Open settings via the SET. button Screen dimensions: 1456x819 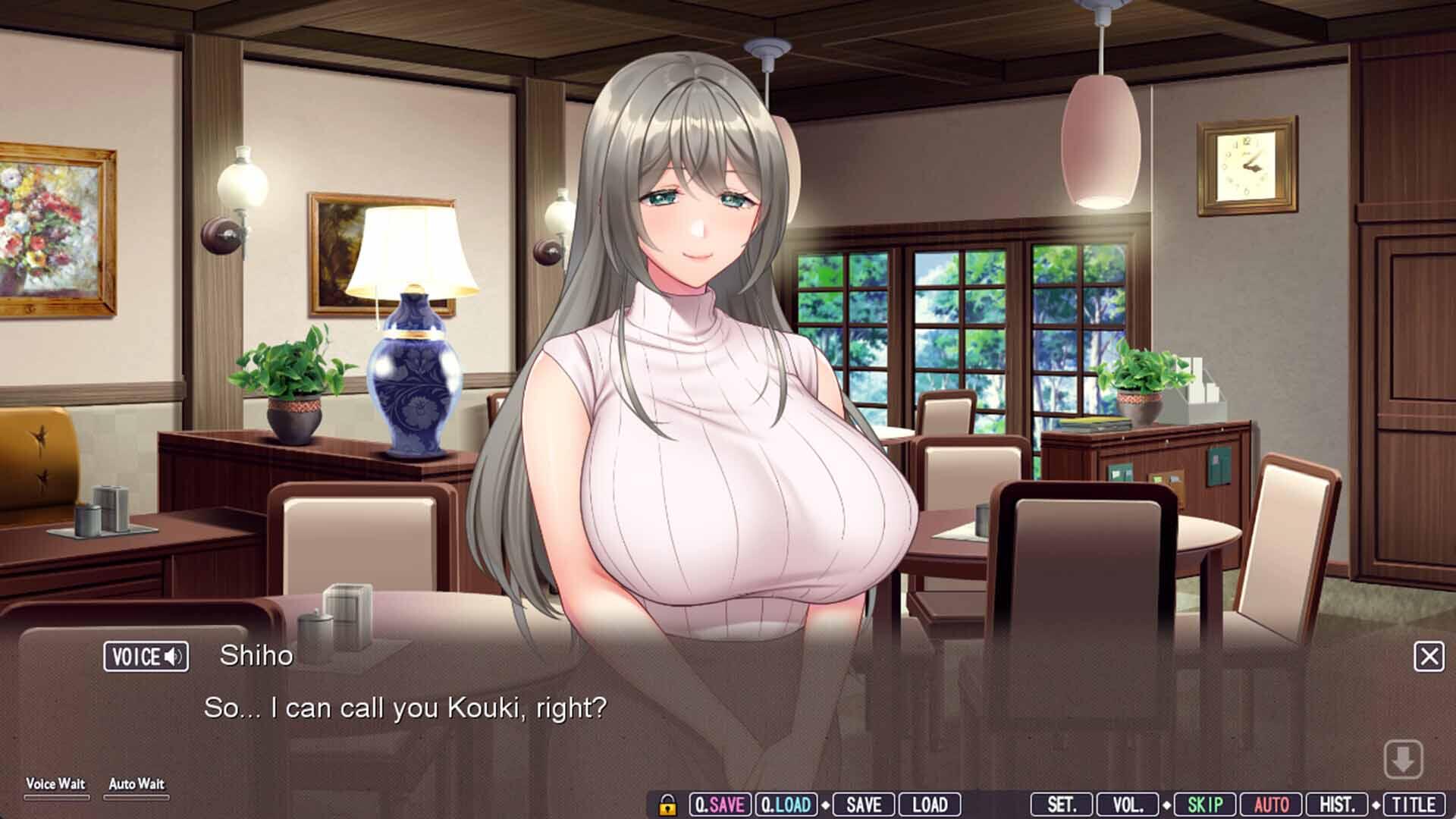tap(1061, 805)
